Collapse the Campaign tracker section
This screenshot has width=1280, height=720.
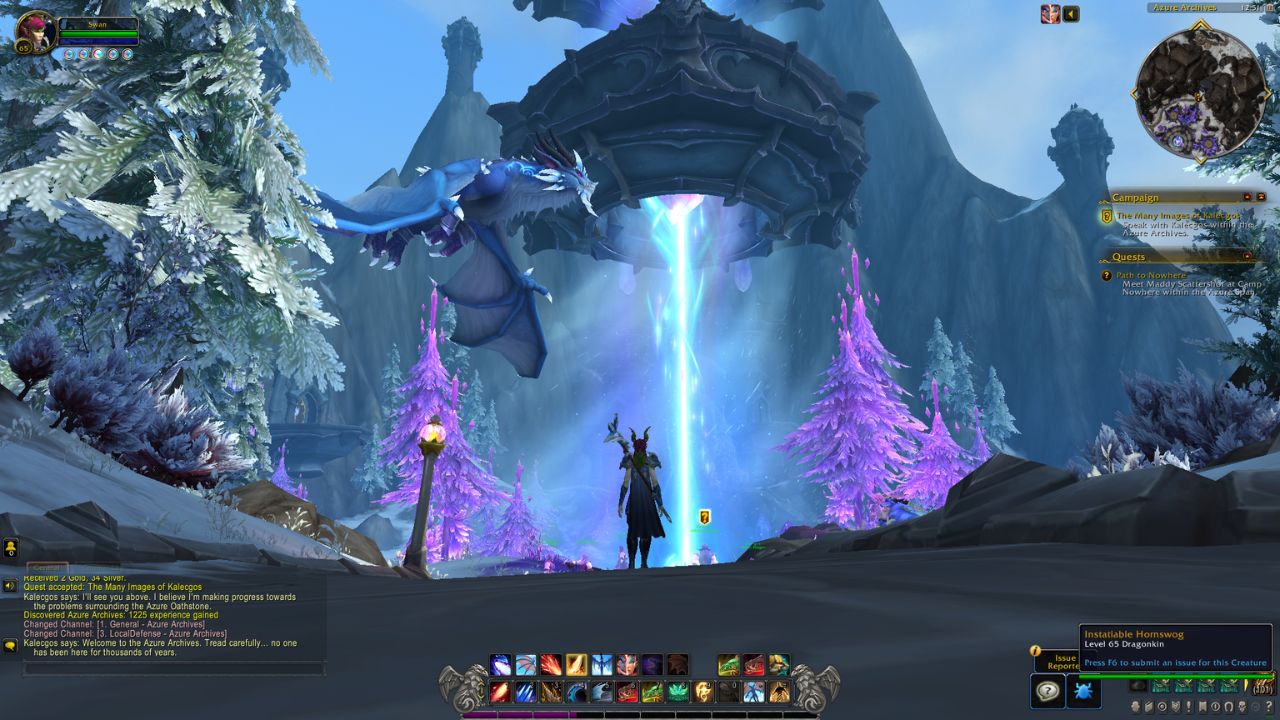[1247, 197]
